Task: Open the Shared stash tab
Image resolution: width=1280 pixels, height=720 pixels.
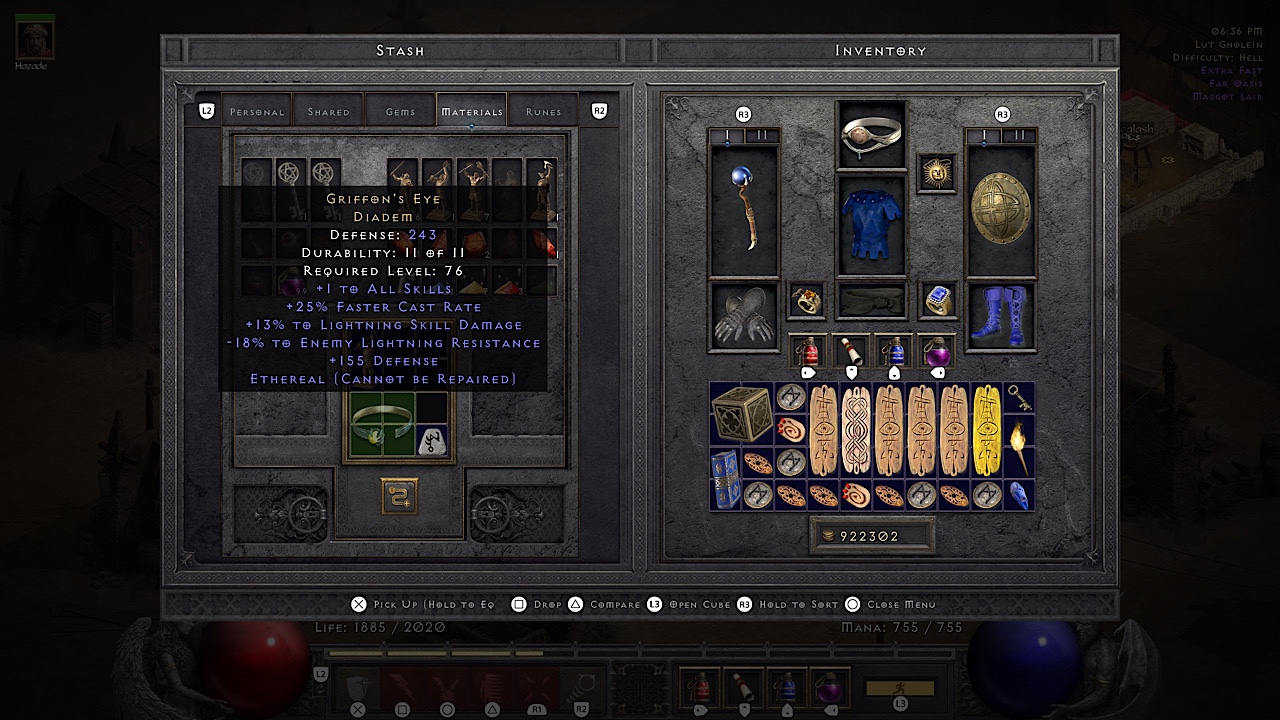Action: click(329, 112)
